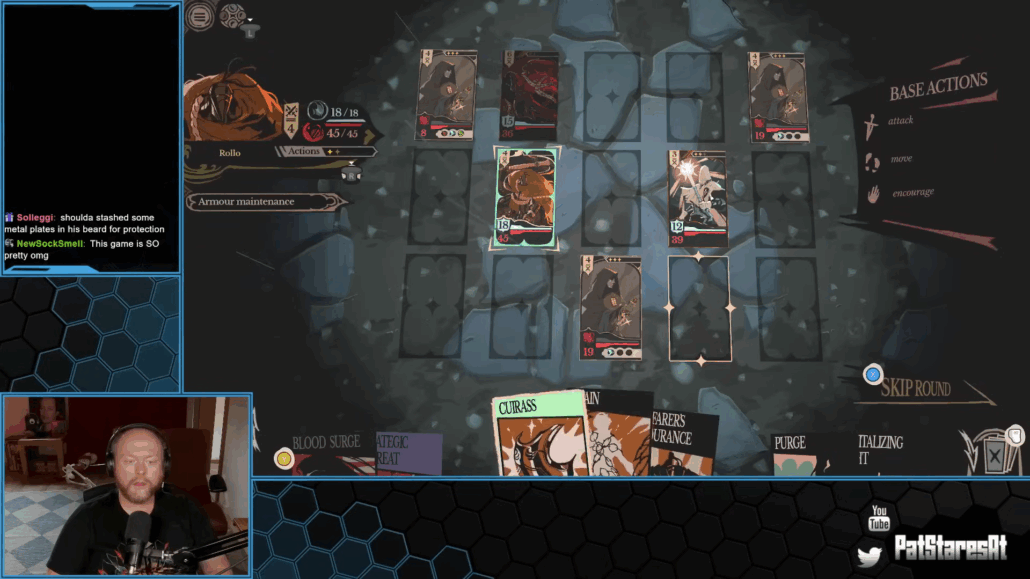1030x579 pixels.
Task: Select the glowing fighter card with 39 health
Action: [x=698, y=198]
